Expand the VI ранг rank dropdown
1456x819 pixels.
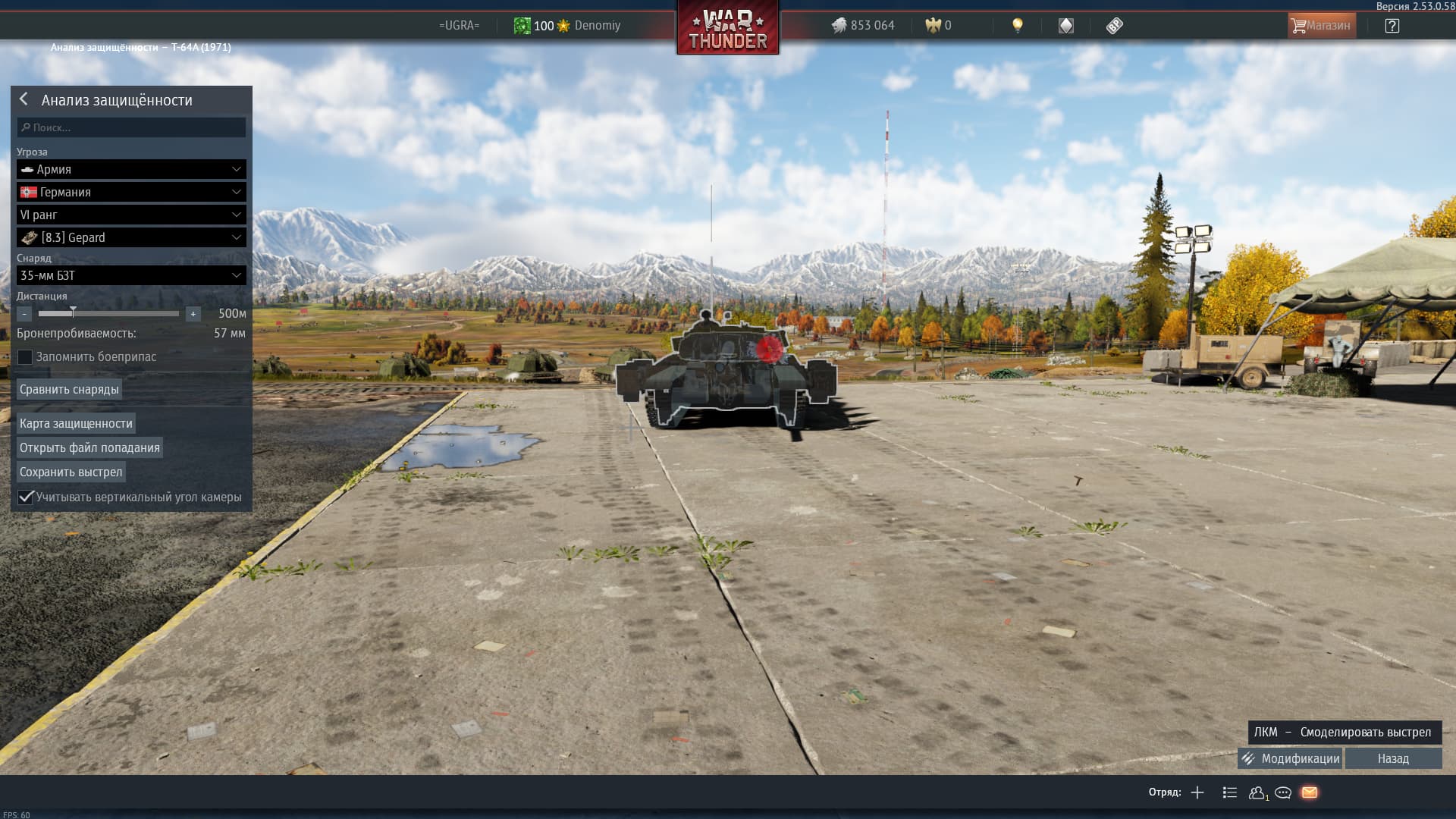point(131,215)
